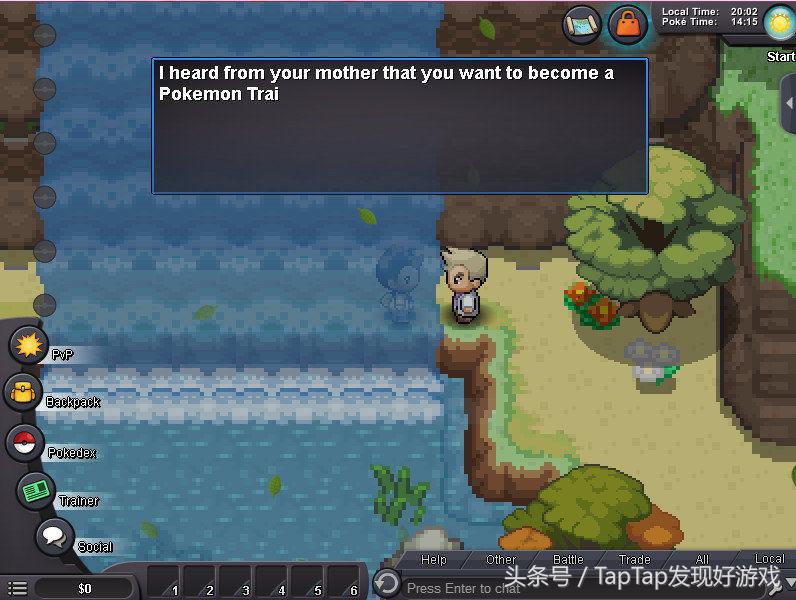The height and width of the screenshot is (600, 796).
Task: Switch to the Help chat tab
Action: tap(434, 560)
